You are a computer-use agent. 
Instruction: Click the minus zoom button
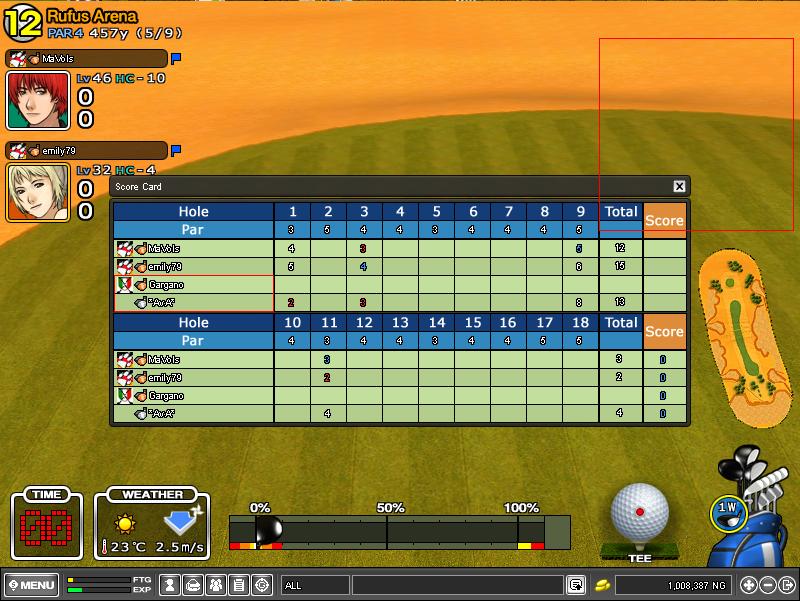pos(768,585)
